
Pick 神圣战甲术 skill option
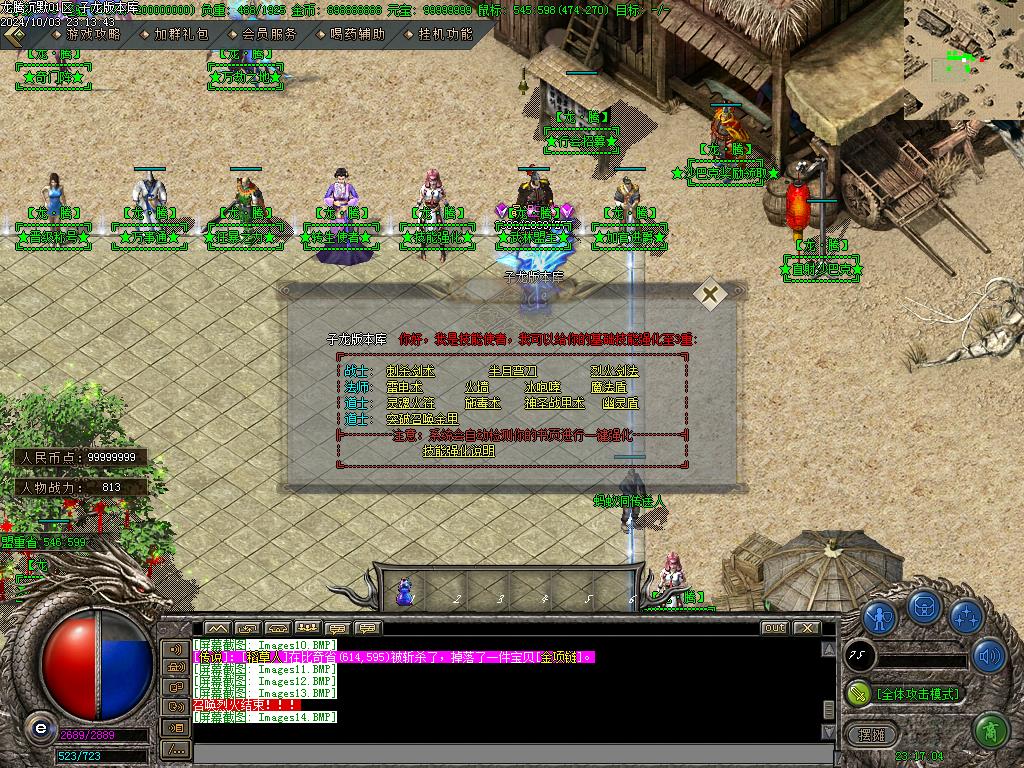pos(554,403)
